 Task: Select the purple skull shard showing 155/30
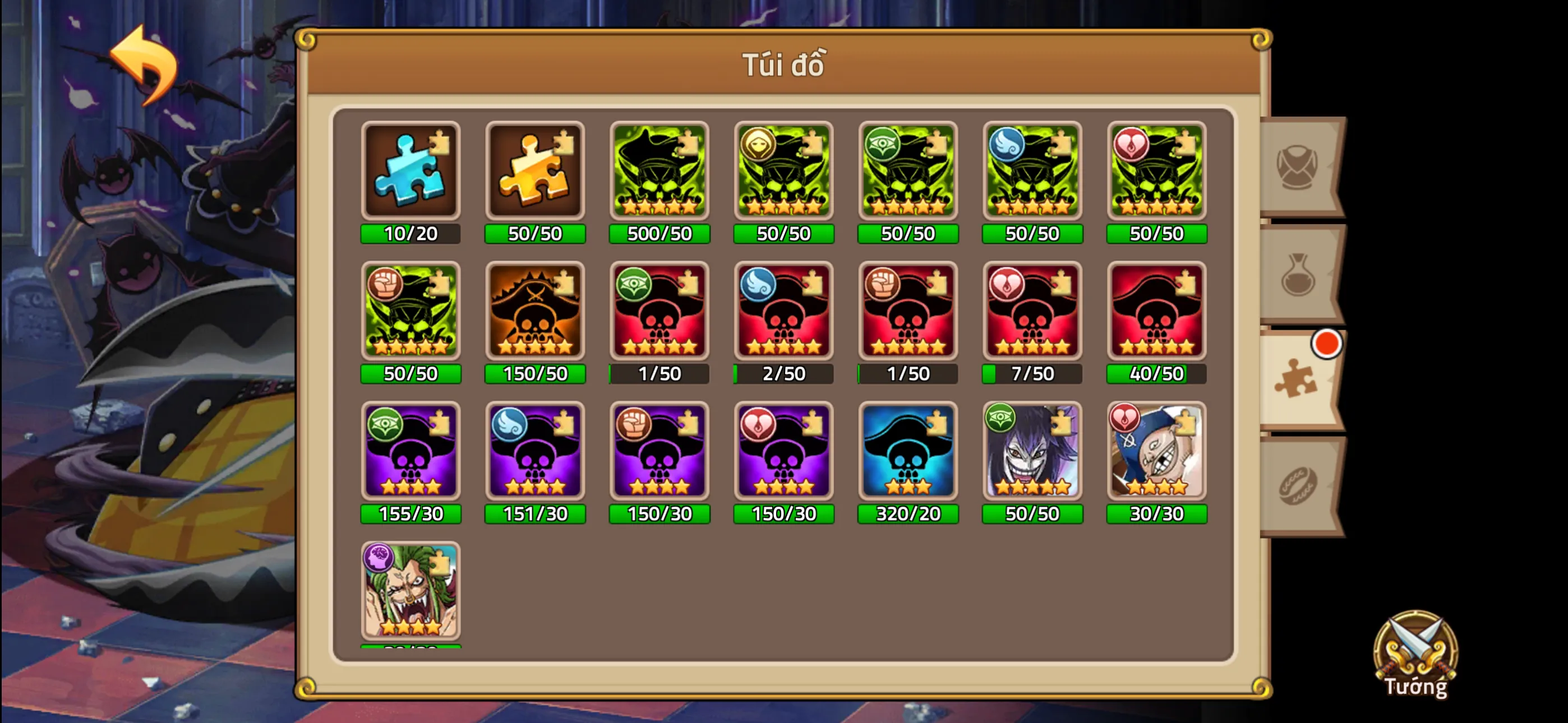(412, 452)
